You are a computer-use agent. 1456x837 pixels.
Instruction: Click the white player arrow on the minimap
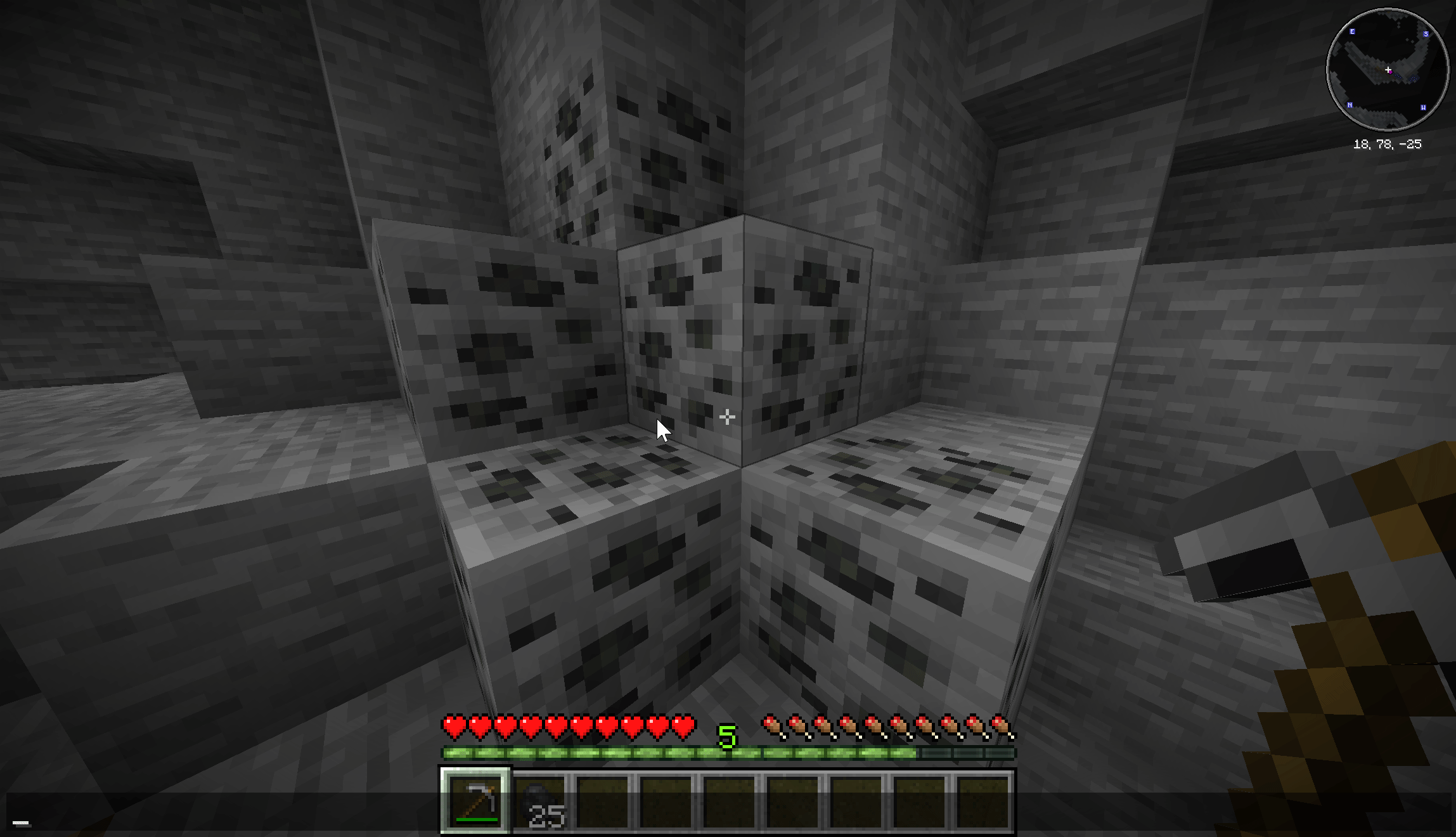1388,69
